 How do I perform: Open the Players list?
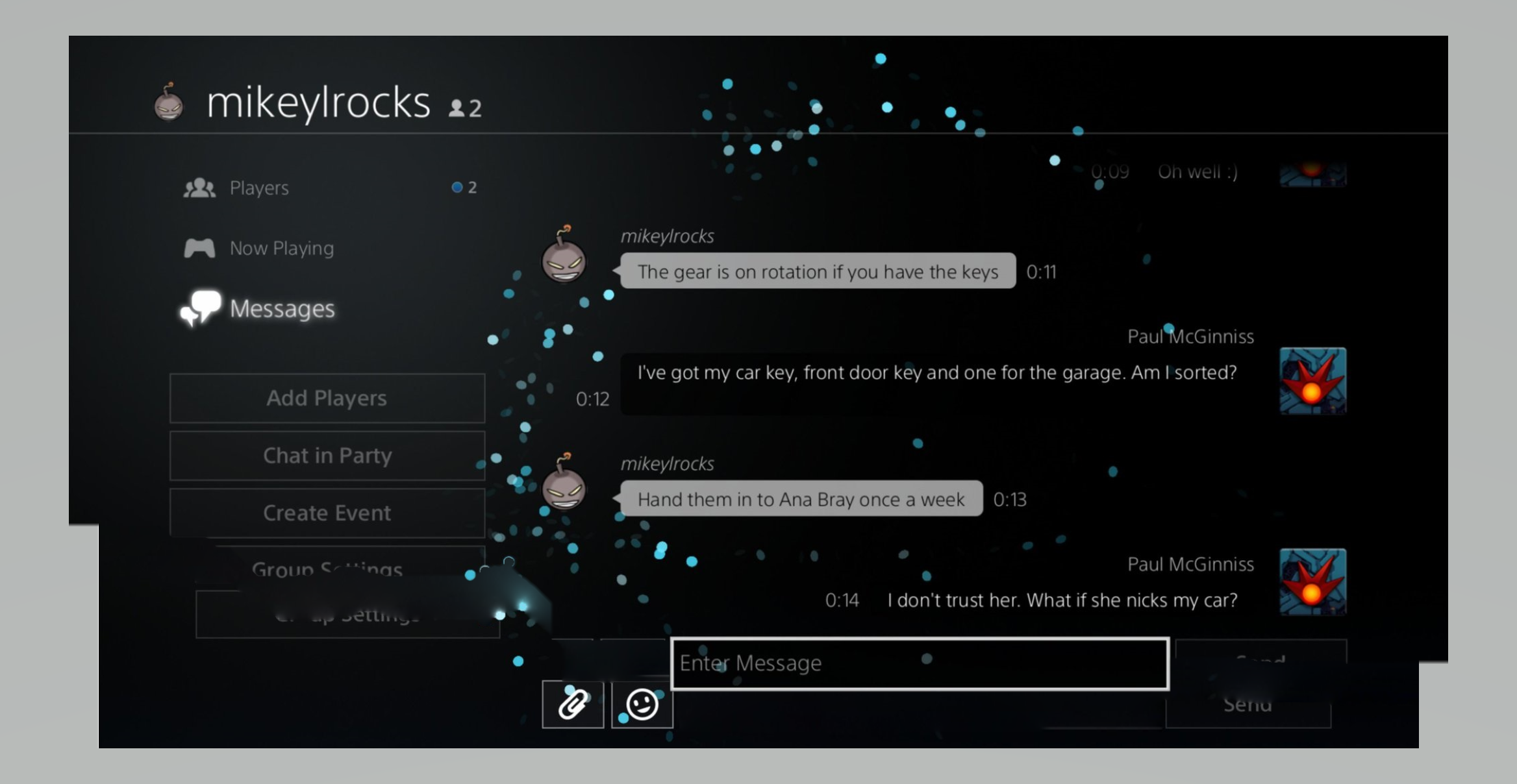point(258,188)
